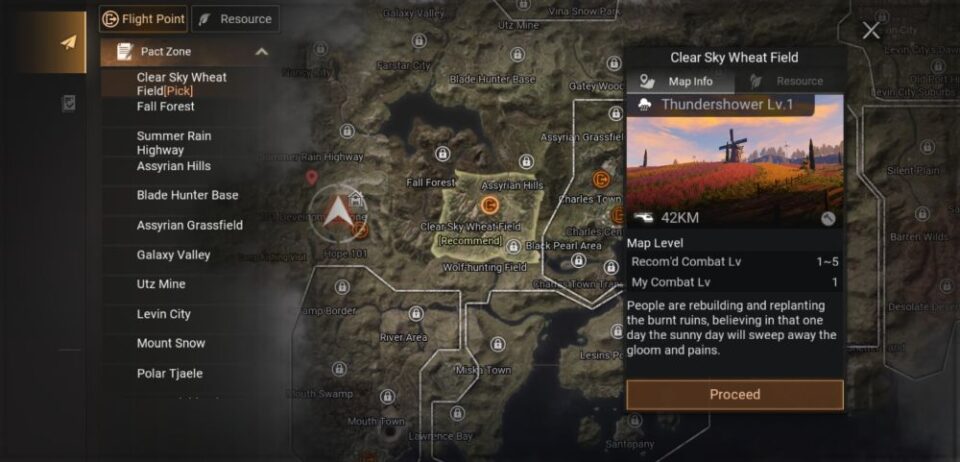This screenshot has height=462, width=960.
Task: Select Mount Snow list entry
Action: (x=171, y=344)
